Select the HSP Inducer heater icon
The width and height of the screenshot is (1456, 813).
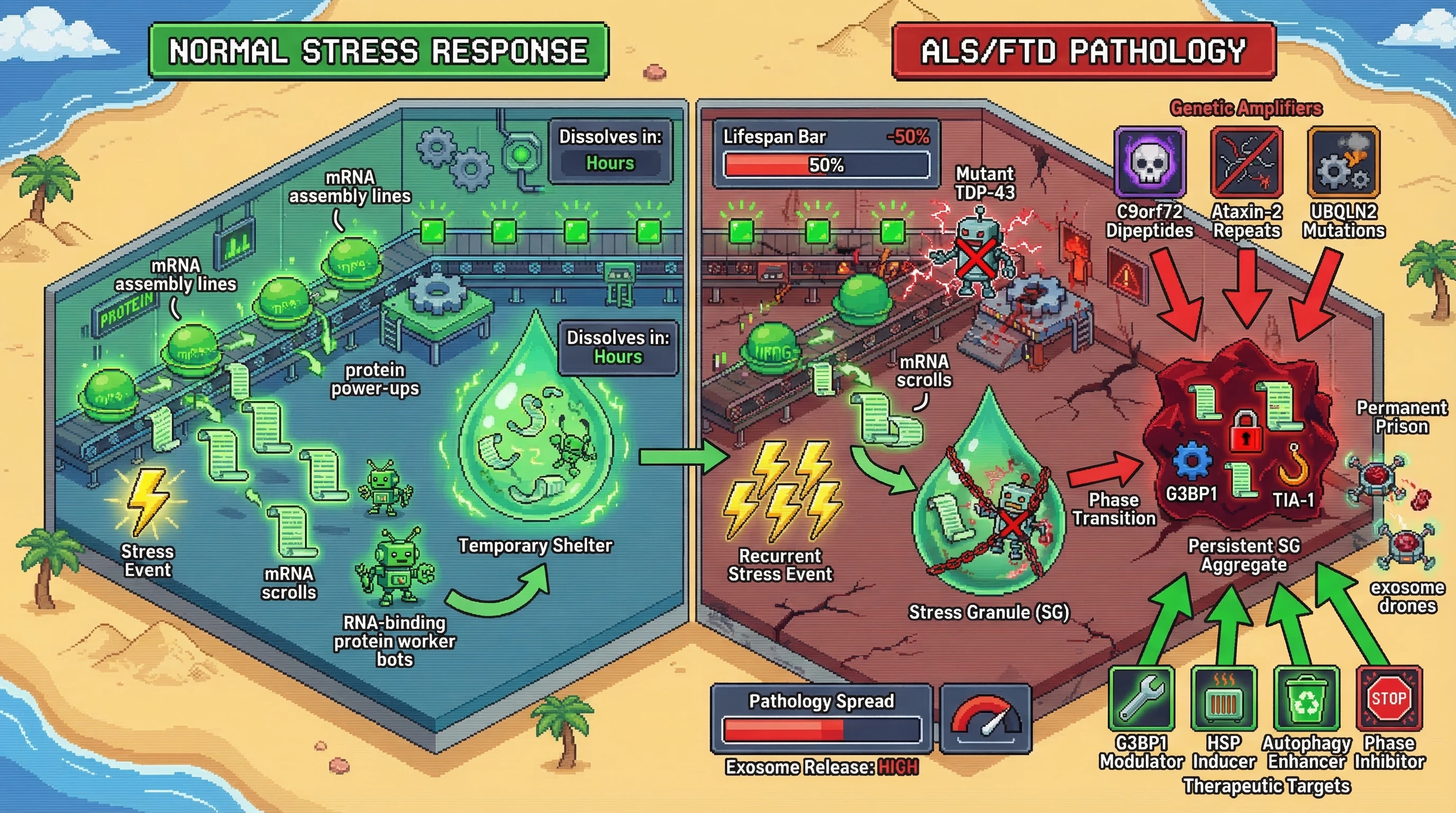[x=1224, y=699]
